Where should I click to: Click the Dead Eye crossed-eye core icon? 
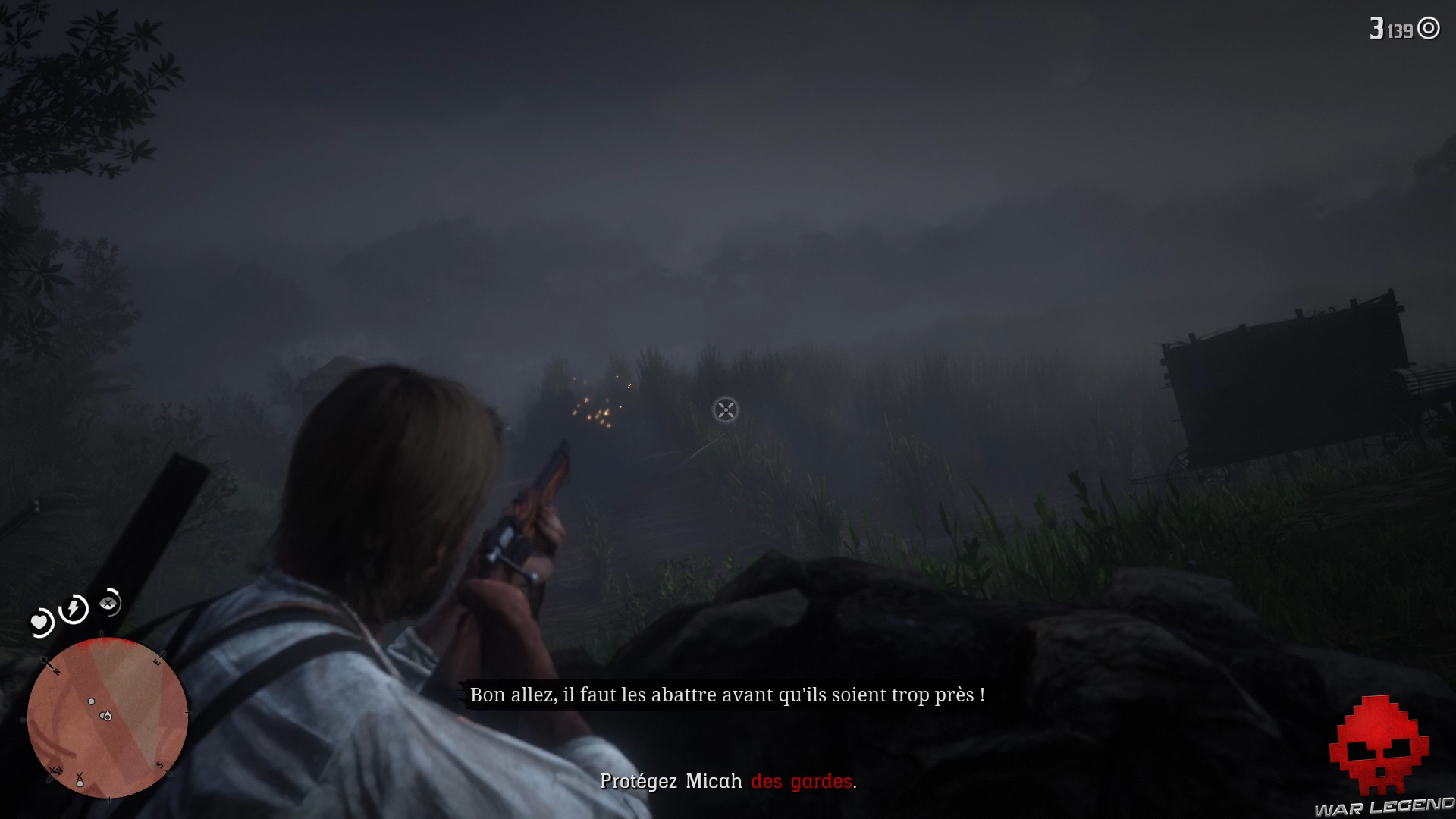107,604
